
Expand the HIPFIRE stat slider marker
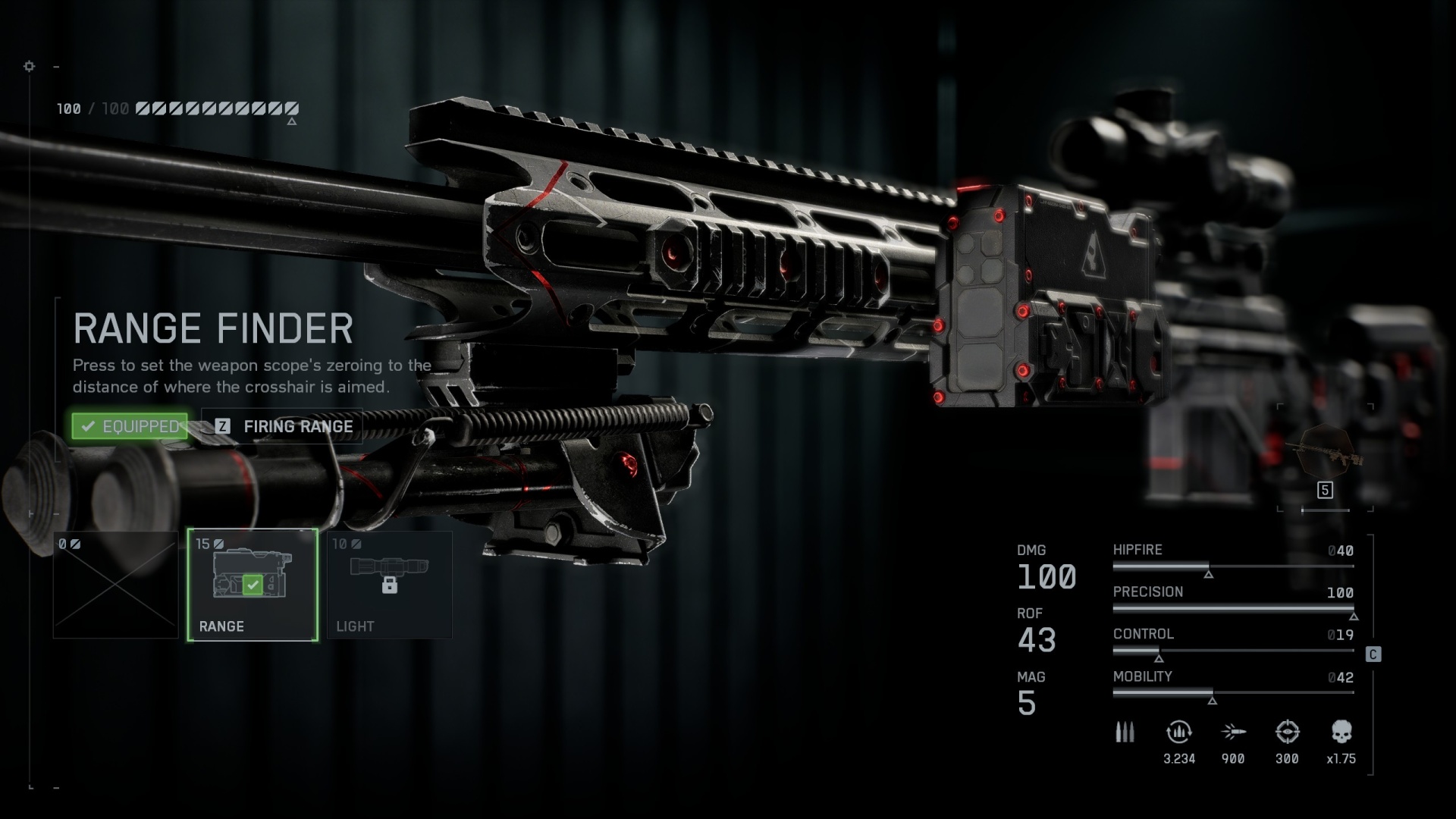click(1210, 576)
